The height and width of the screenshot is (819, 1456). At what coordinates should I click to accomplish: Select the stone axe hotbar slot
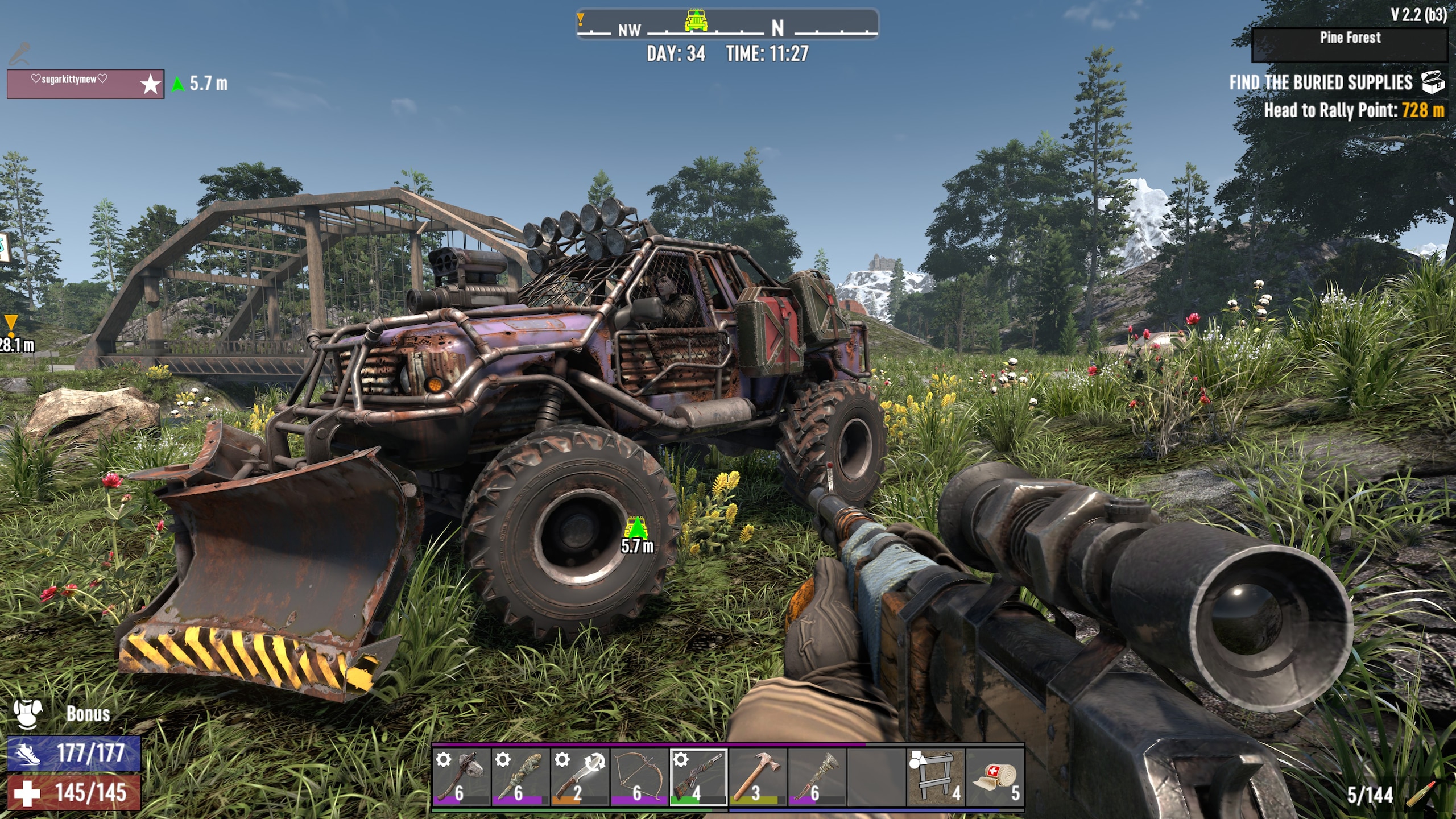pos(462,777)
